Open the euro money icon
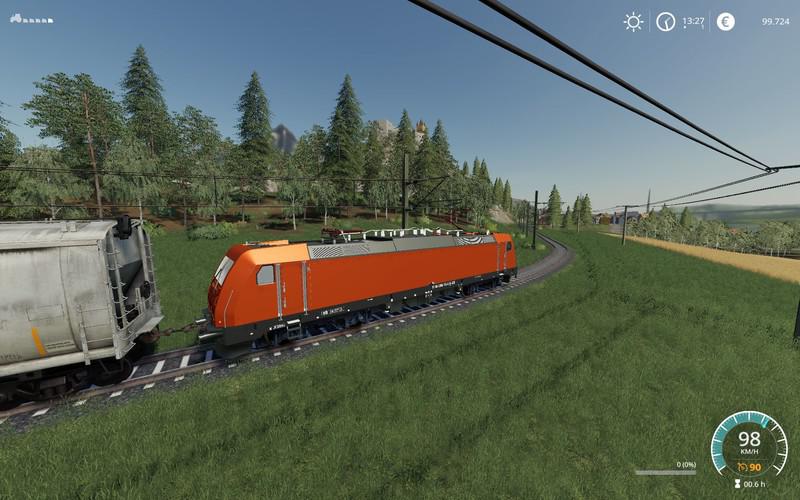Viewport: 800px width, 500px height. [725, 21]
